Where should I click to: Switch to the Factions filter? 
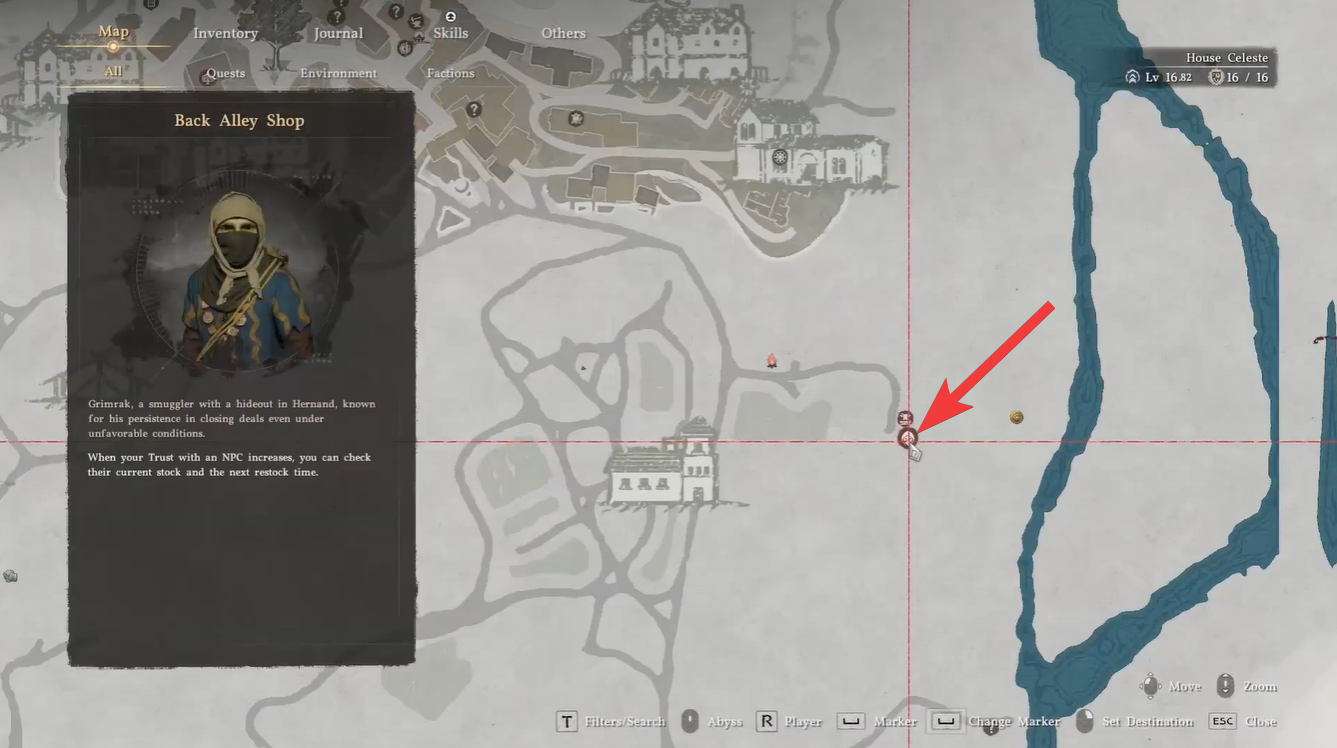(x=450, y=73)
